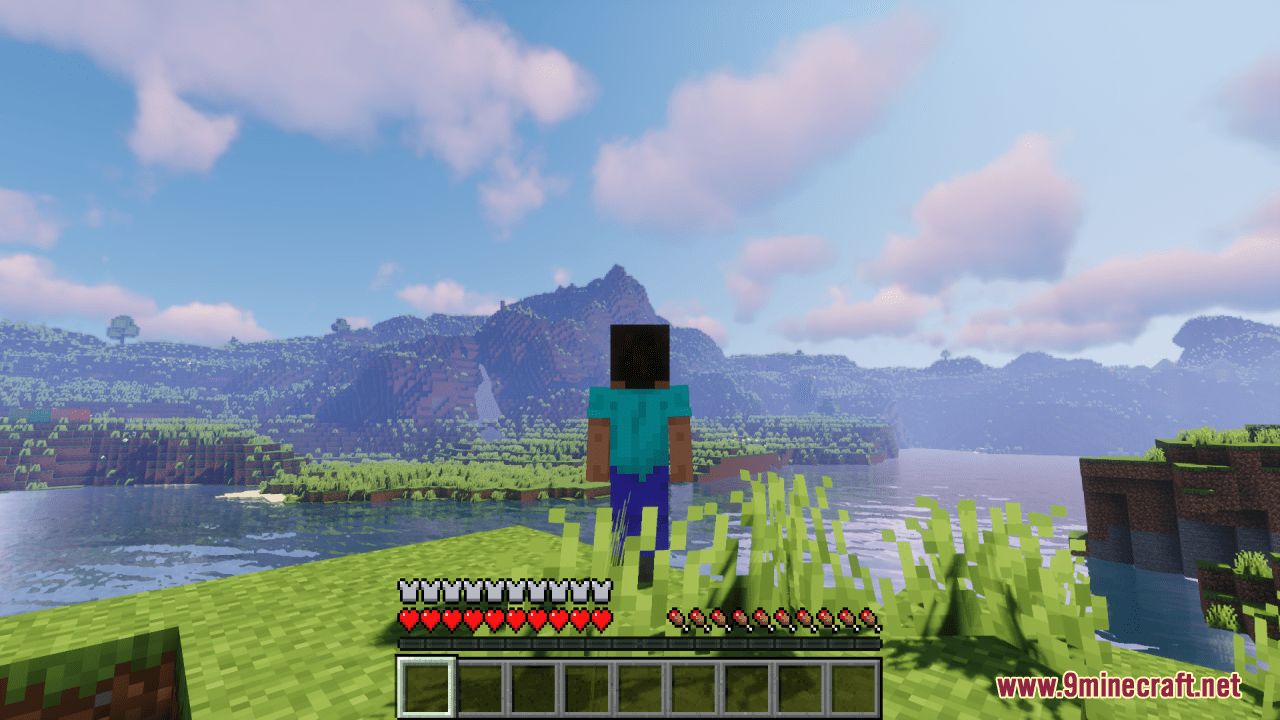Image resolution: width=1280 pixels, height=720 pixels.
Task: Click the last heart in the health bar
Action: coord(602,618)
